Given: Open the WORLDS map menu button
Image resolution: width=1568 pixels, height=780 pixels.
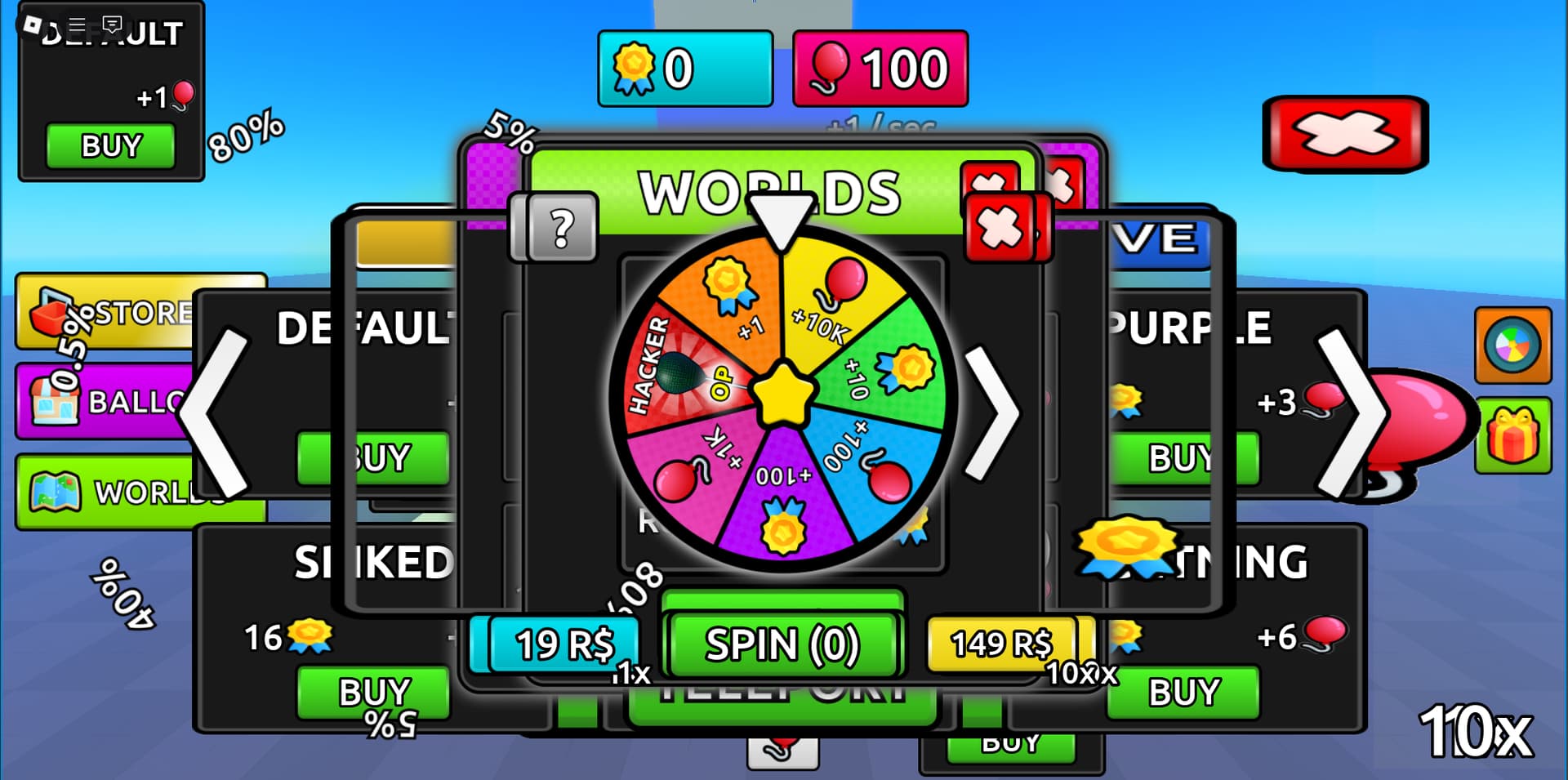Looking at the screenshot, I should (x=122, y=492).
